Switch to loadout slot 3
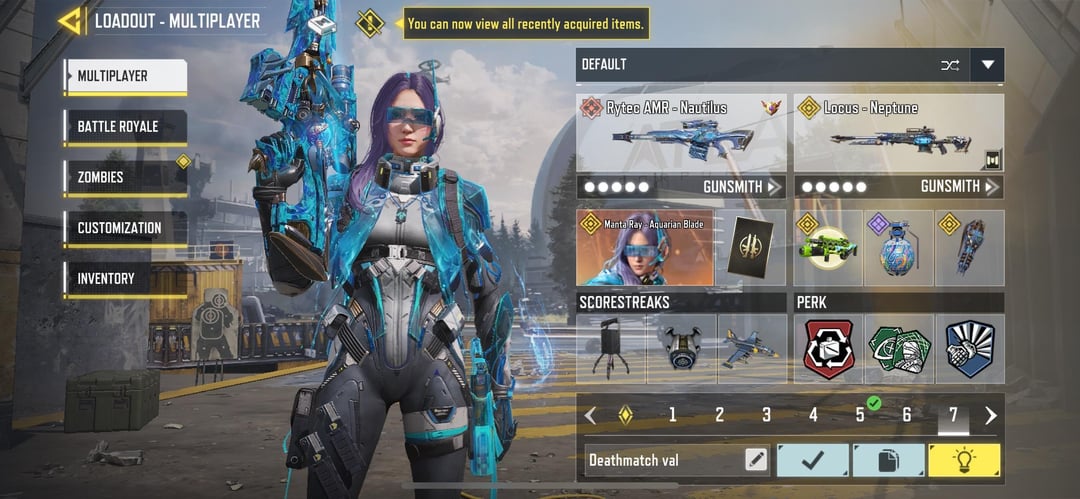Viewport: 1080px width, 499px height. coord(766,415)
